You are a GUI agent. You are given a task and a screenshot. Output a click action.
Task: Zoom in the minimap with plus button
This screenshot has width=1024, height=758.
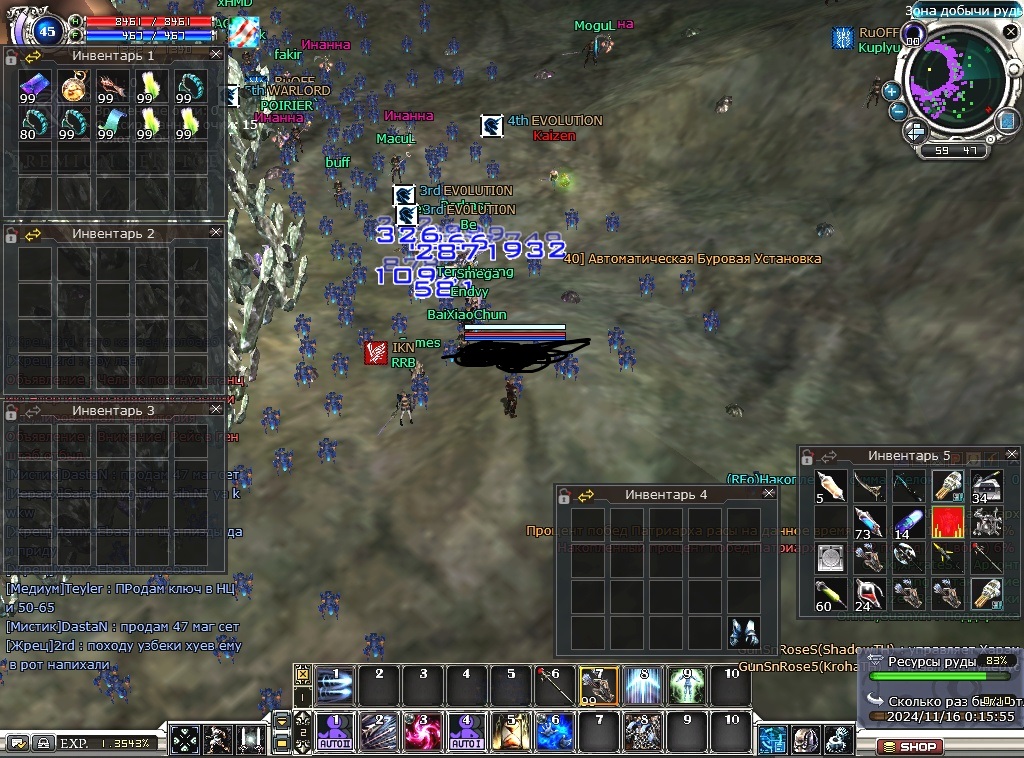(891, 91)
